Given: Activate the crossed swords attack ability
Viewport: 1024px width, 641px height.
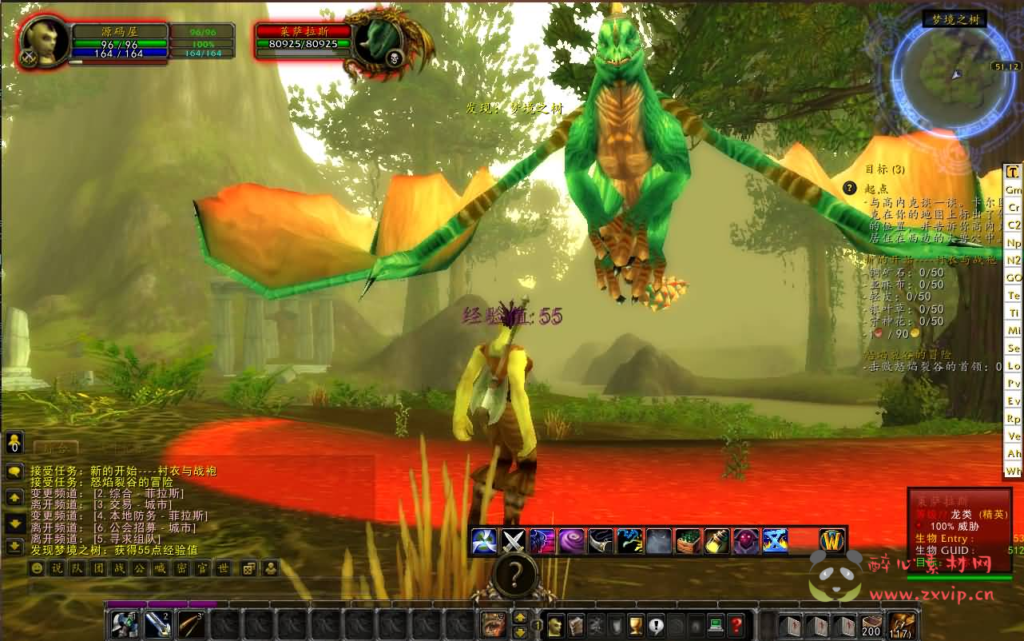Looking at the screenshot, I should tap(514, 541).
